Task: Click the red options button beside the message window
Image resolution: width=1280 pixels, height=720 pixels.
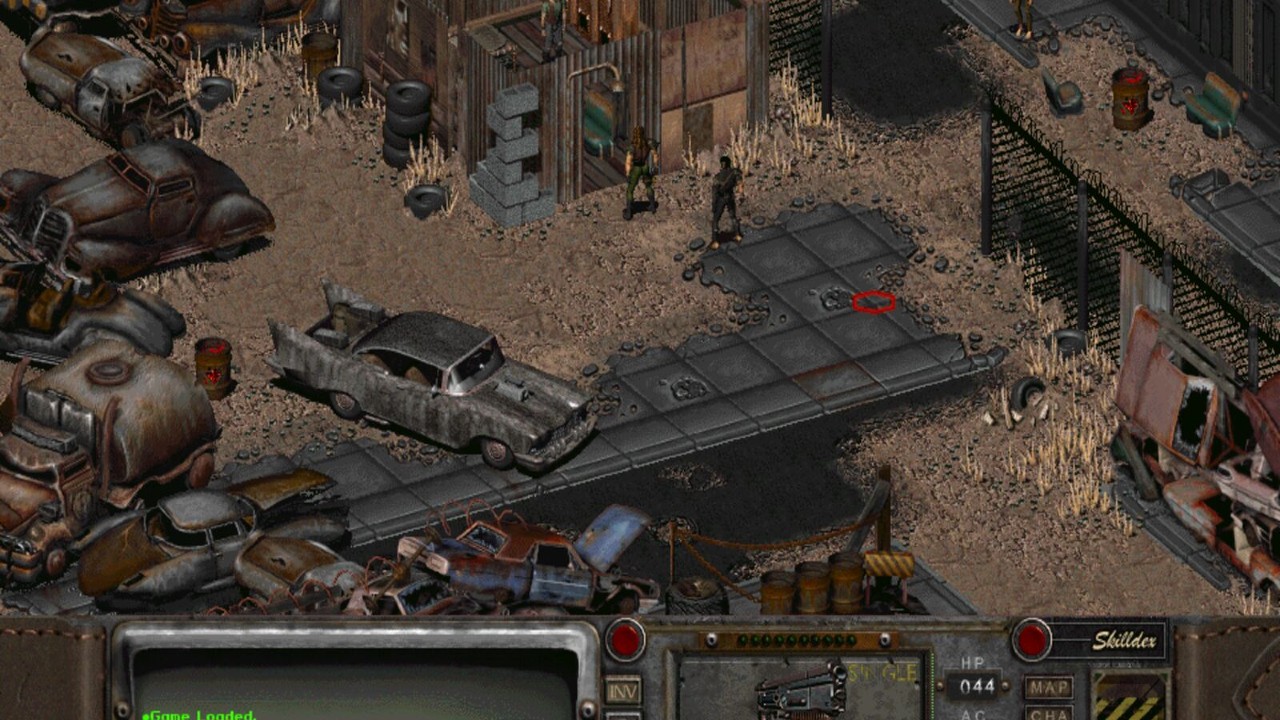Action: pos(625,642)
